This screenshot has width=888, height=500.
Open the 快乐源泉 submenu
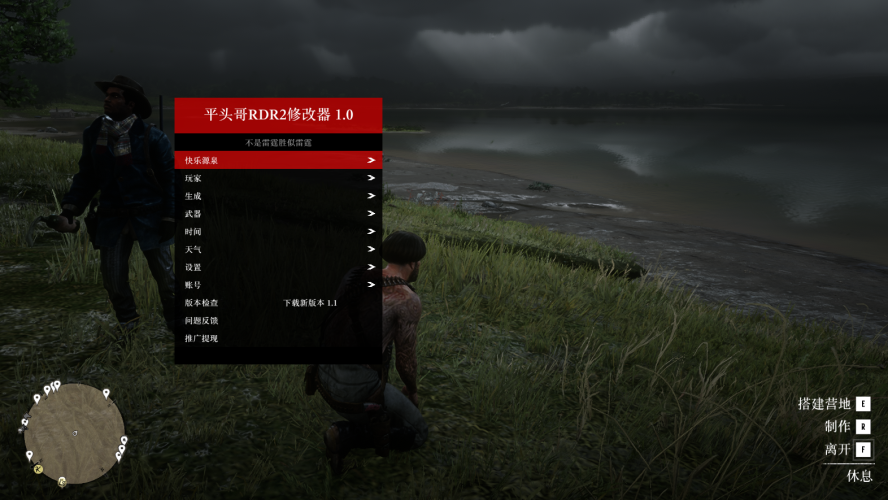click(x=278, y=160)
